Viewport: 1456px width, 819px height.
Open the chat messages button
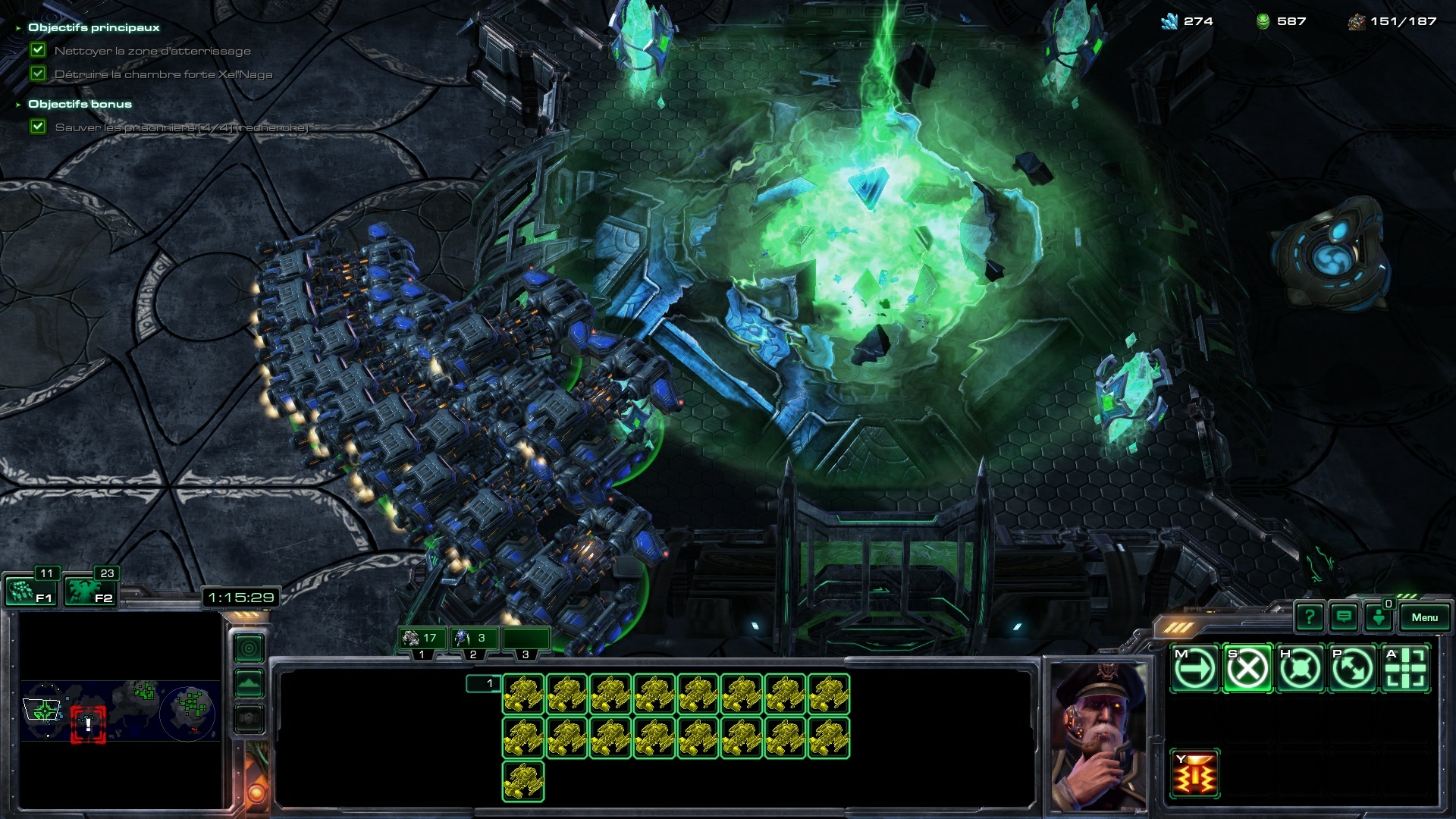(1344, 617)
